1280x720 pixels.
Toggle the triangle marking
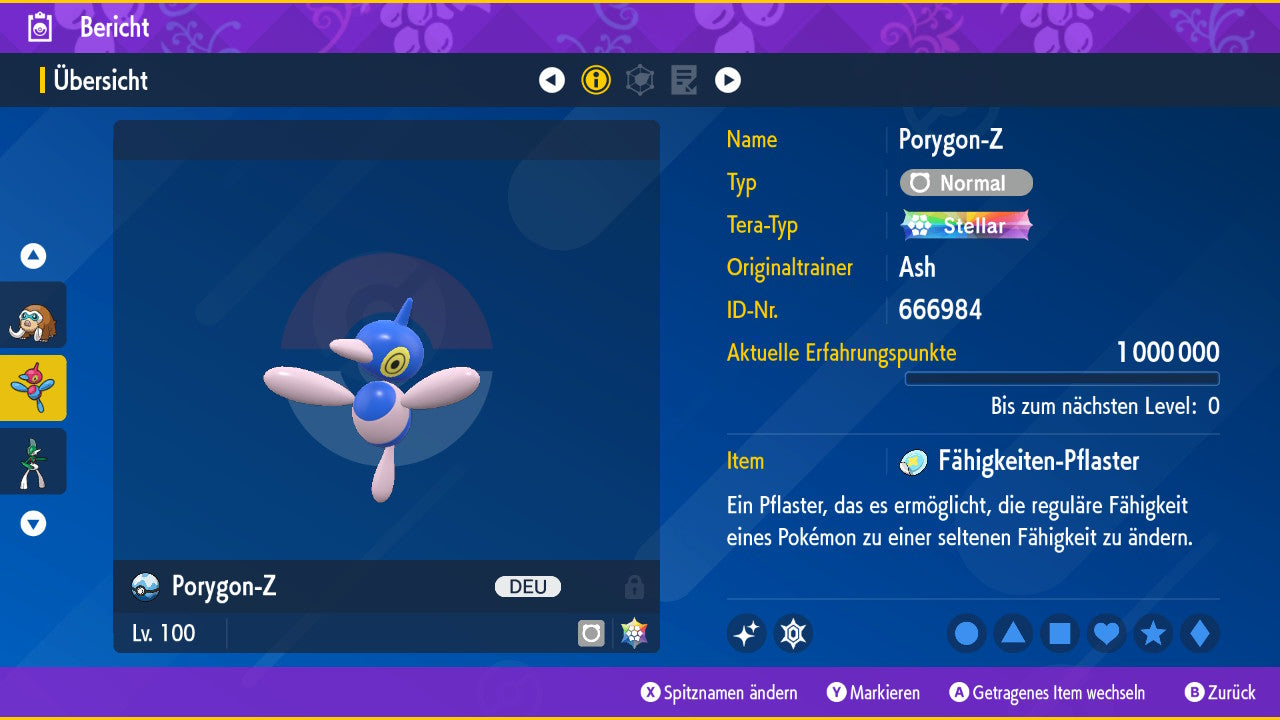[x=1013, y=633]
